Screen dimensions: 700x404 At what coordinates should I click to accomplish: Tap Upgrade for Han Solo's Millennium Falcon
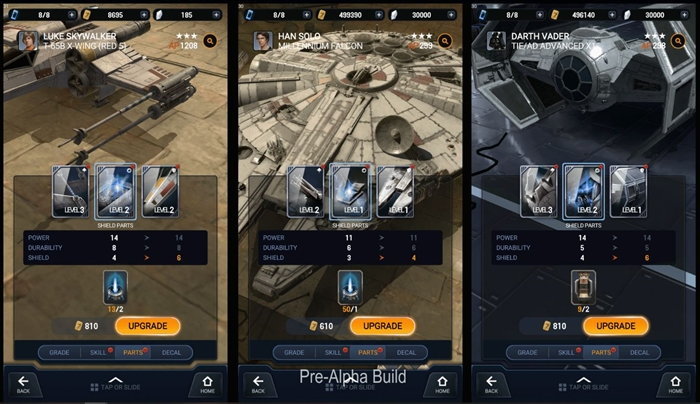(x=381, y=326)
